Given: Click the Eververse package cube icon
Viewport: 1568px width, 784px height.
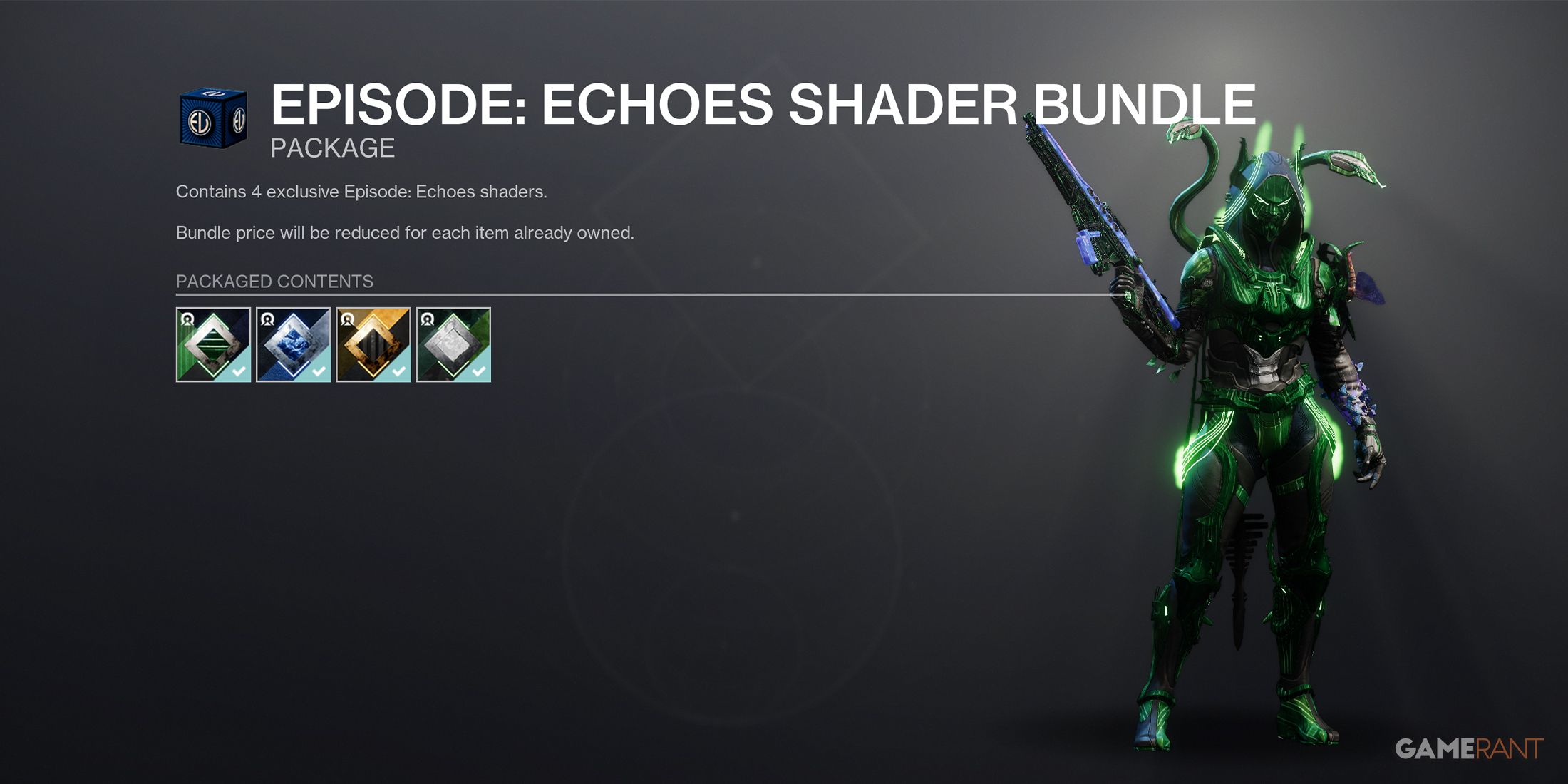Looking at the screenshot, I should click(x=214, y=118).
